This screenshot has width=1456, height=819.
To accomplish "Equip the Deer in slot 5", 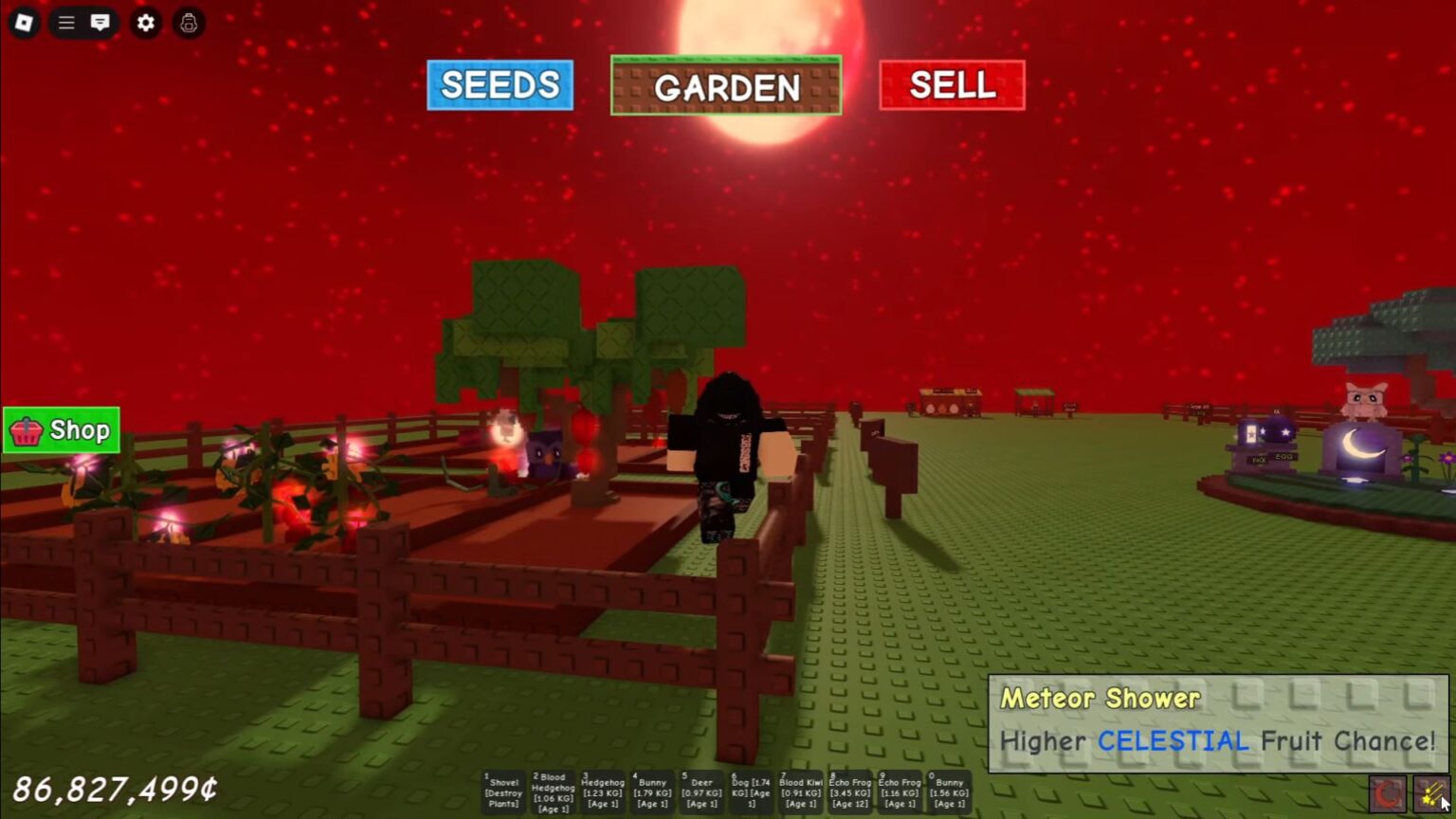I will click(x=701, y=792).
